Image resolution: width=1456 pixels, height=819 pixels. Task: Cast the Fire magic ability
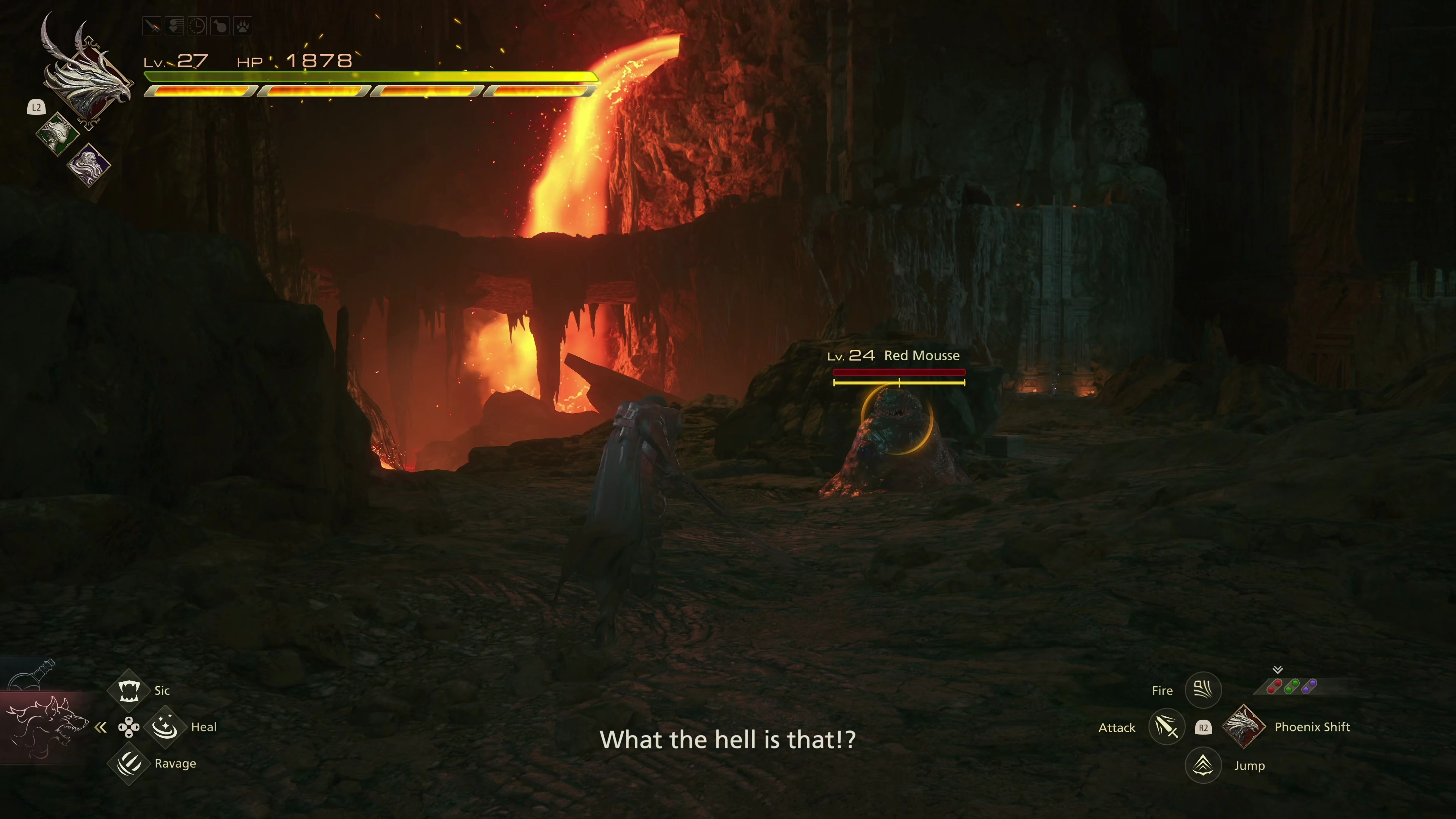[1203, 690]
